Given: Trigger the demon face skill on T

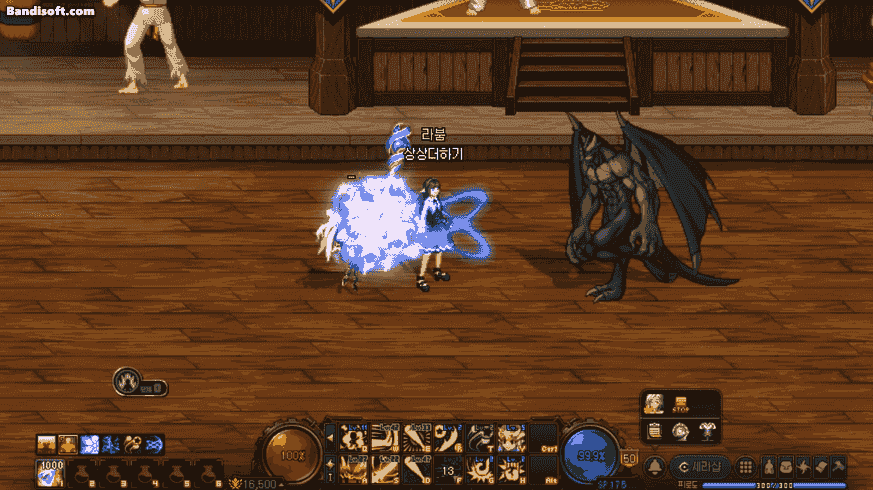Looking at the screenshot, I should tap(480, 439).
